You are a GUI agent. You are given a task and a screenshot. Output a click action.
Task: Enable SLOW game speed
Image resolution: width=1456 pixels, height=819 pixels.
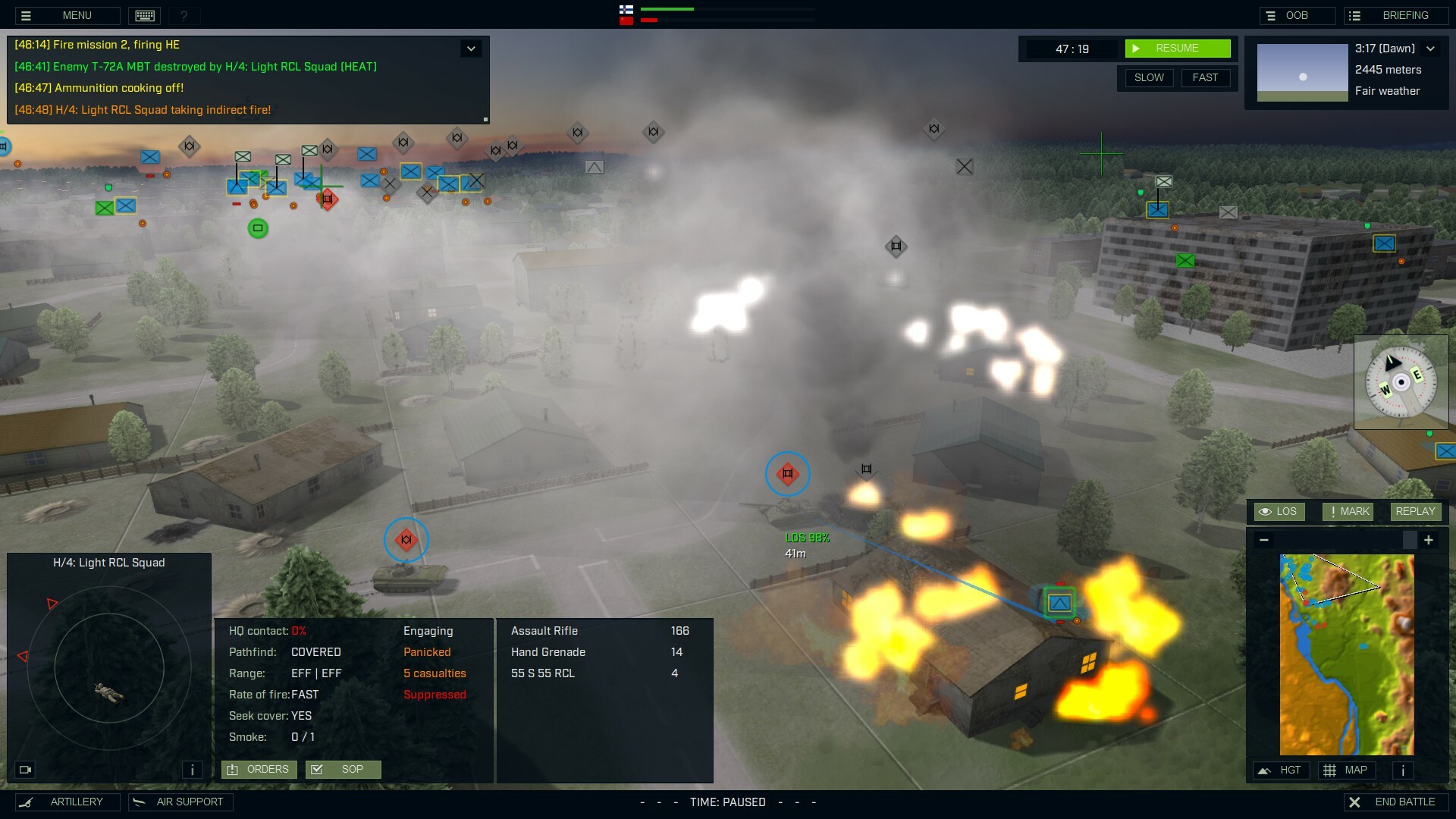point(1149,77)
